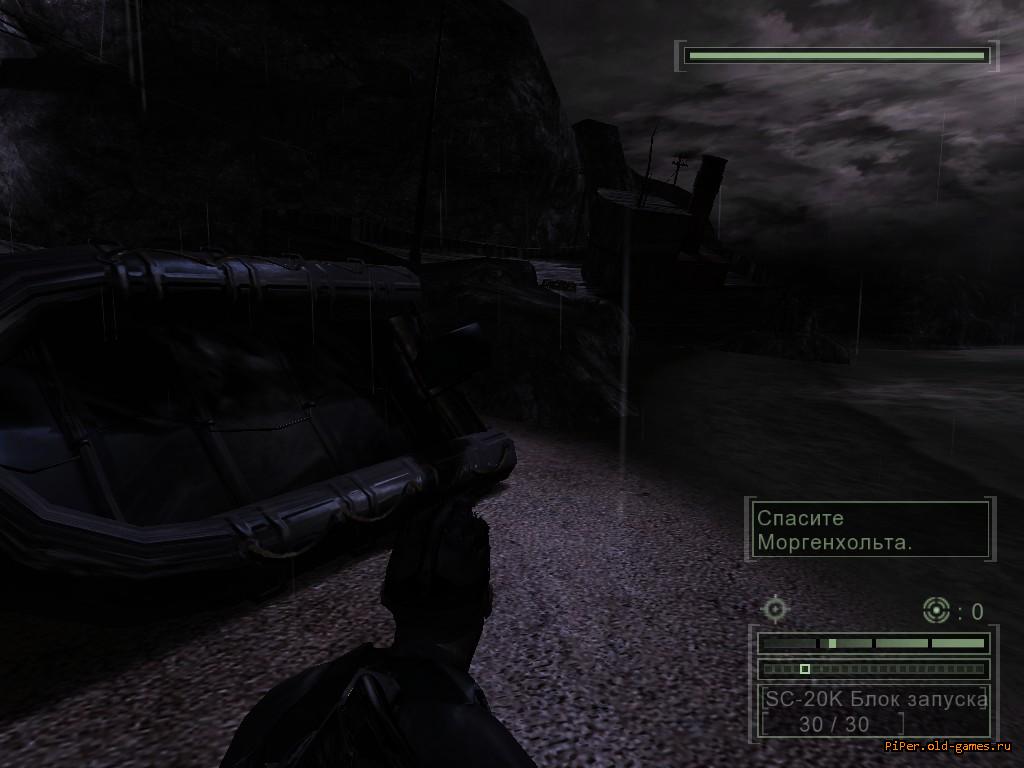Open the objective box reading Спасите Моргенхольта

pos(870,530)
